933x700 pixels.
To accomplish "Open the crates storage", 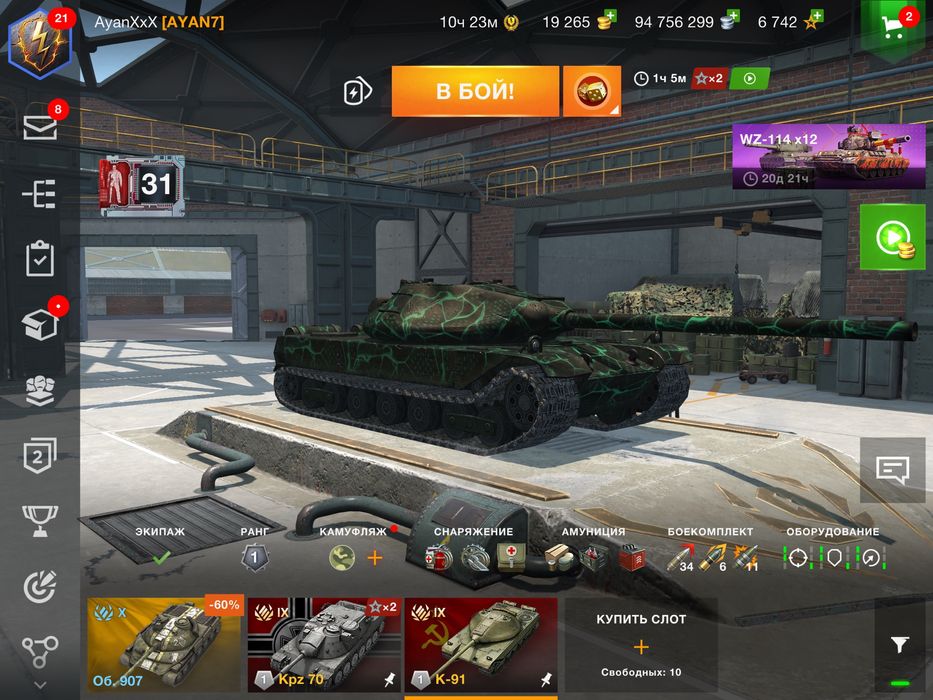I will coord(40,324).
